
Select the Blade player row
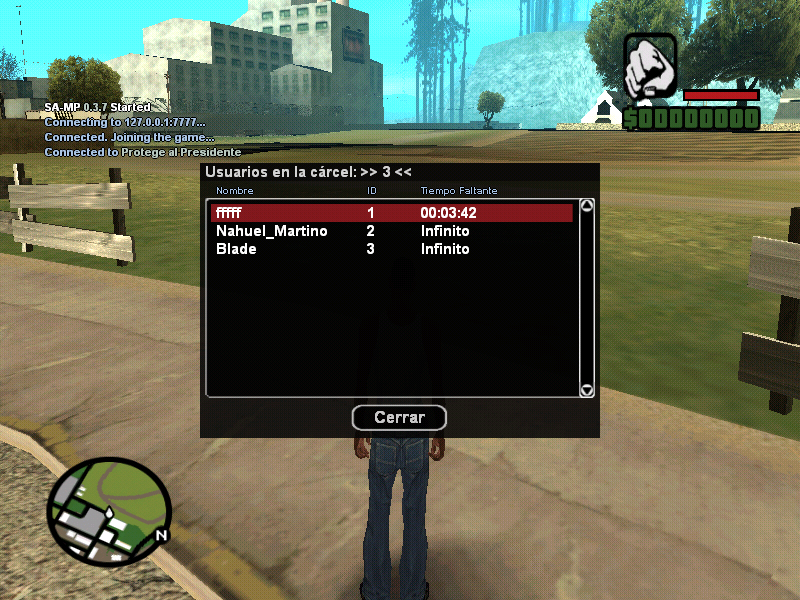pyautogui.click(x=391, y=249)
